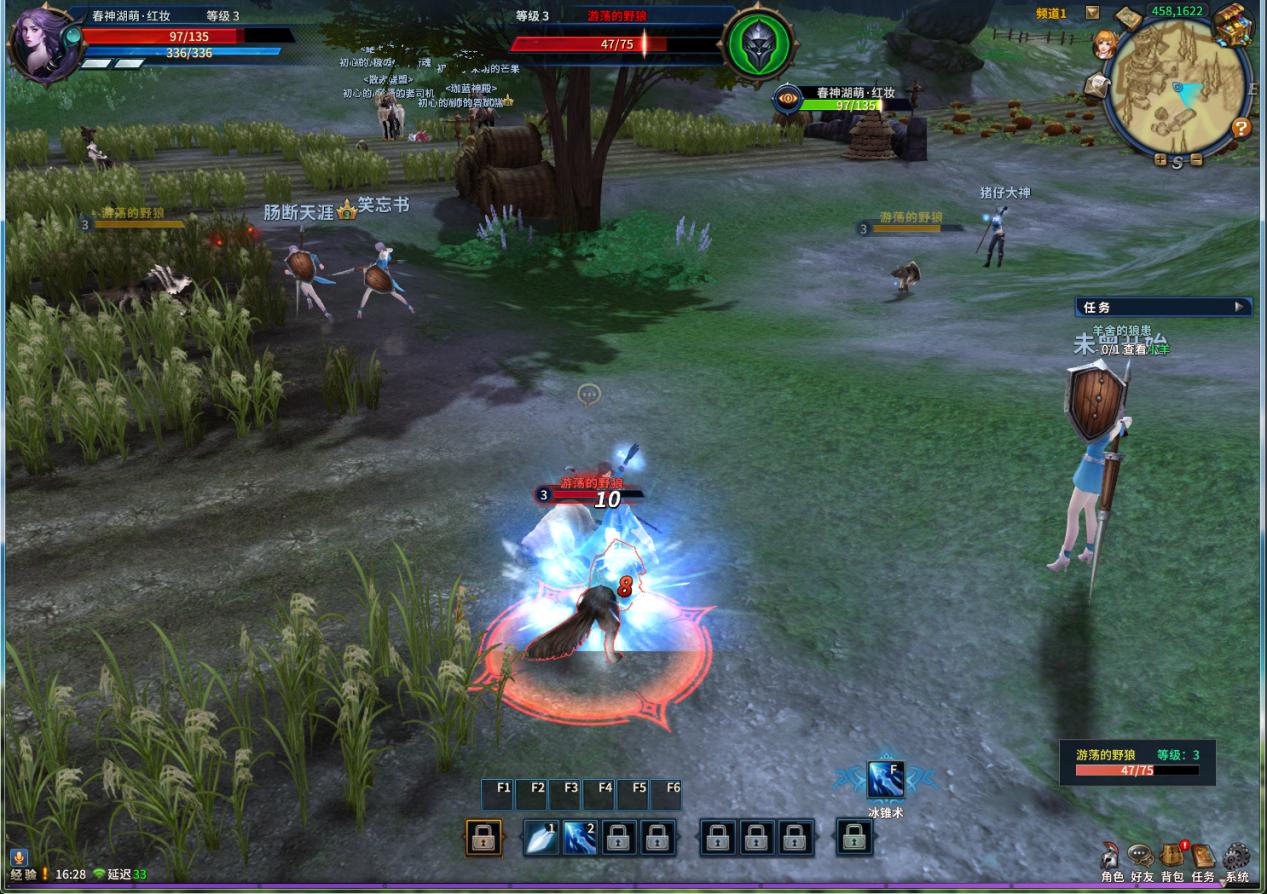Viewport: 1267px width, 894px height.
Task: Open the 系统 system settings gear
Action: point(1237,858)
